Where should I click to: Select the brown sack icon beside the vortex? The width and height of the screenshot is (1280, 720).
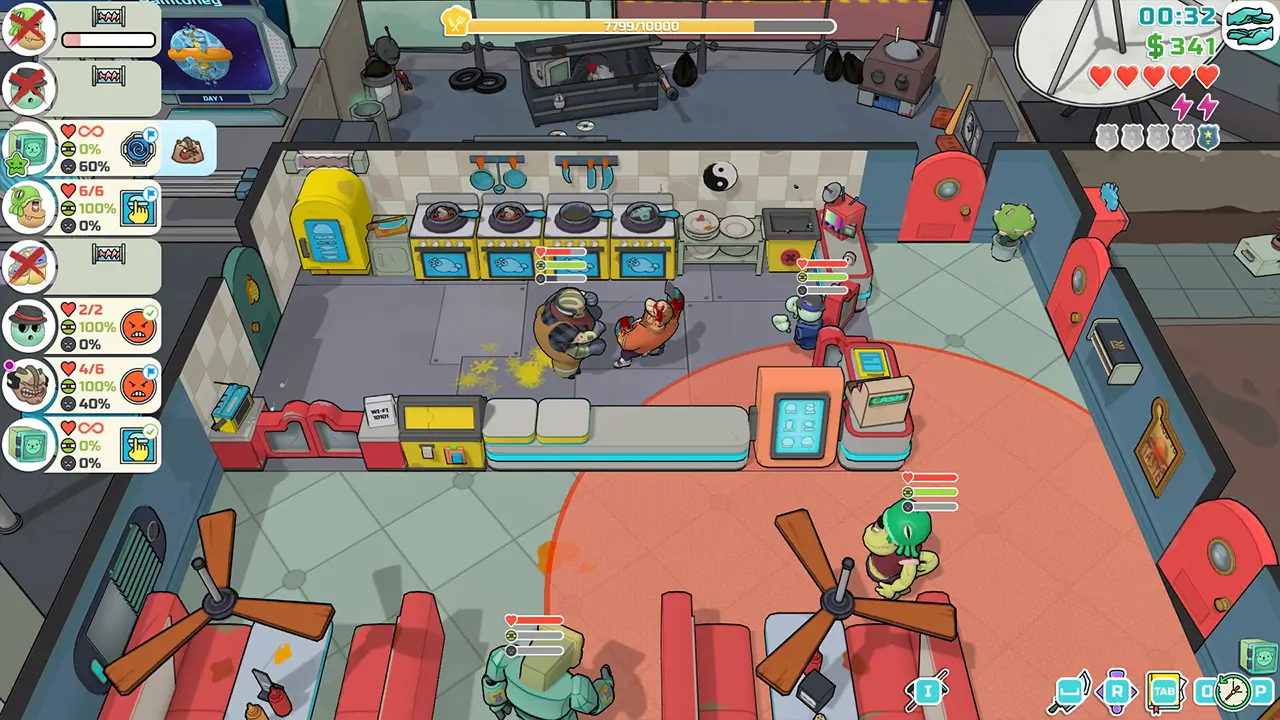point(187,150)
